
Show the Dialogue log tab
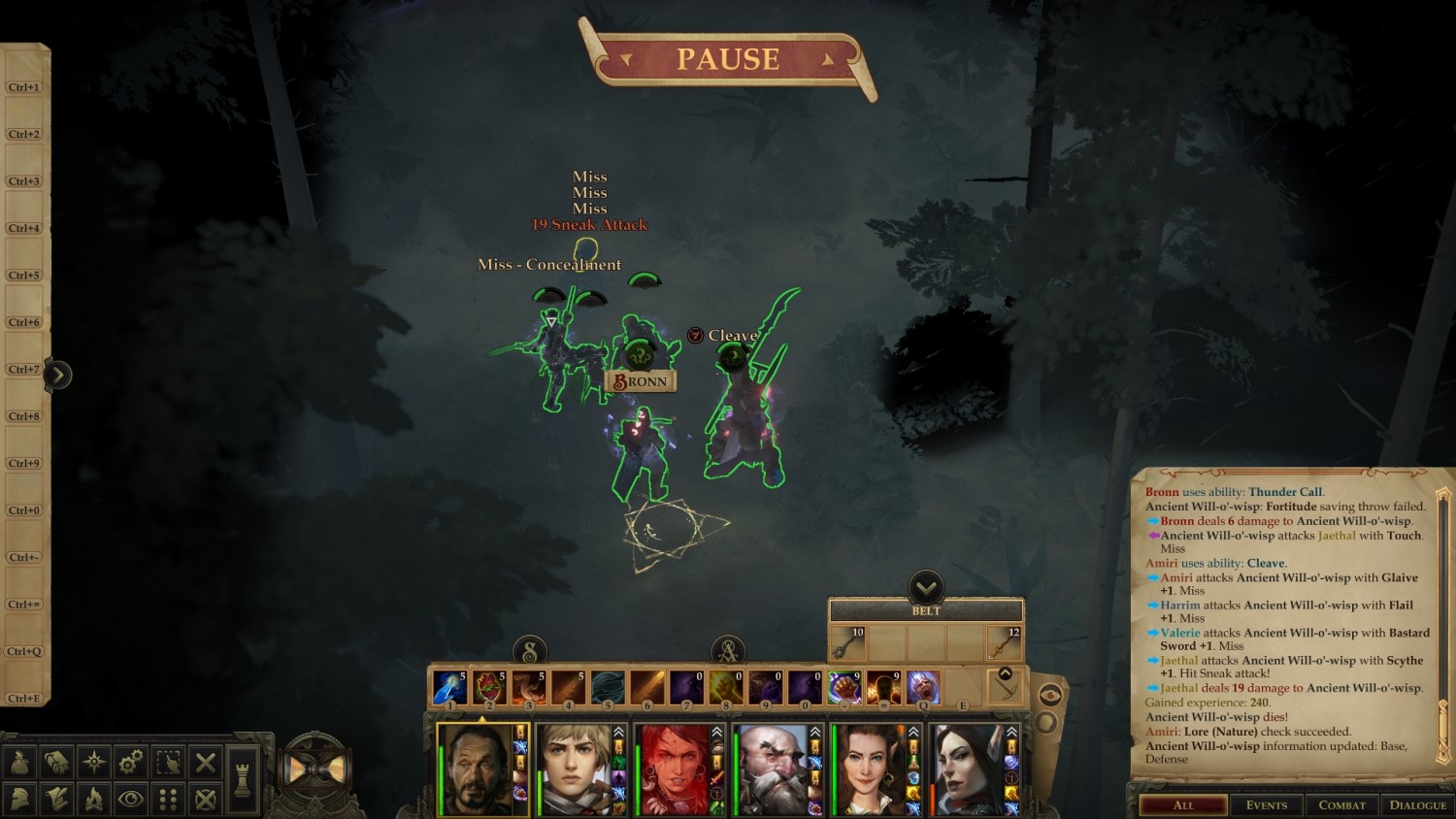tap(1418, 805)
